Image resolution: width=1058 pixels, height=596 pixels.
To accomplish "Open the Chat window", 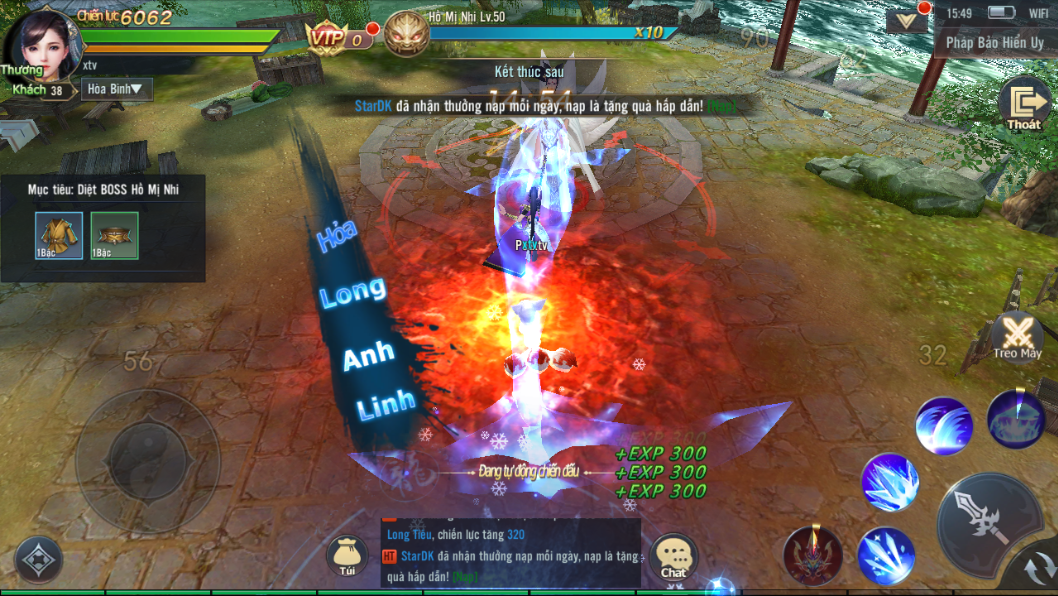I will pyautogui.click(x=674, y=557).
